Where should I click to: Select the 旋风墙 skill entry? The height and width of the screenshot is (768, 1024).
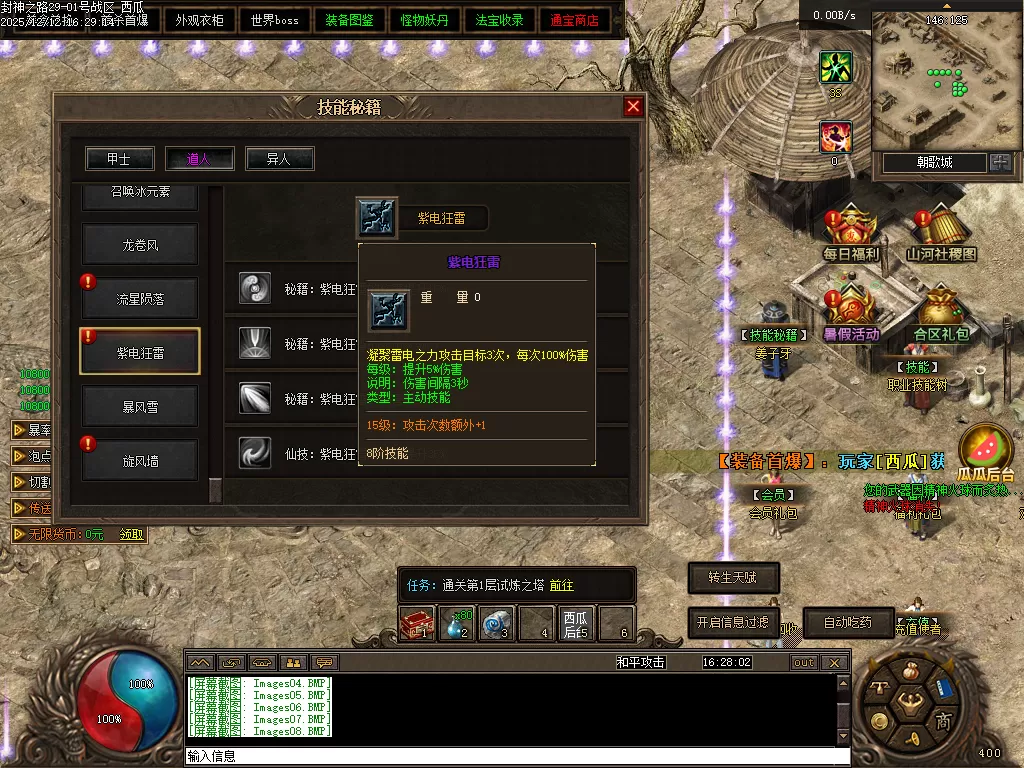[140, 461]
